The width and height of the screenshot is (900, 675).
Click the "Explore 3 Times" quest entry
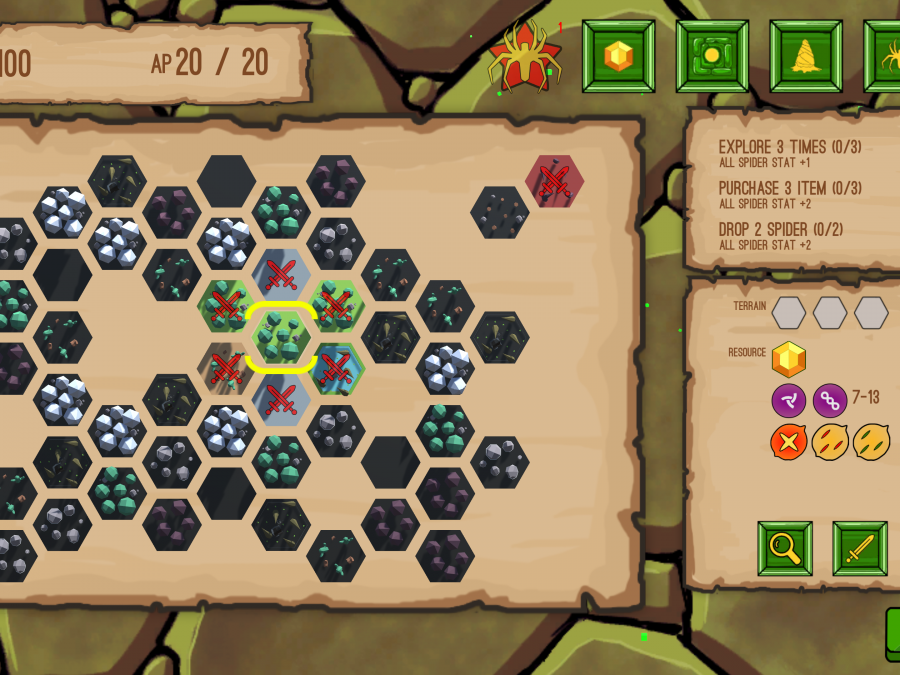790,153
